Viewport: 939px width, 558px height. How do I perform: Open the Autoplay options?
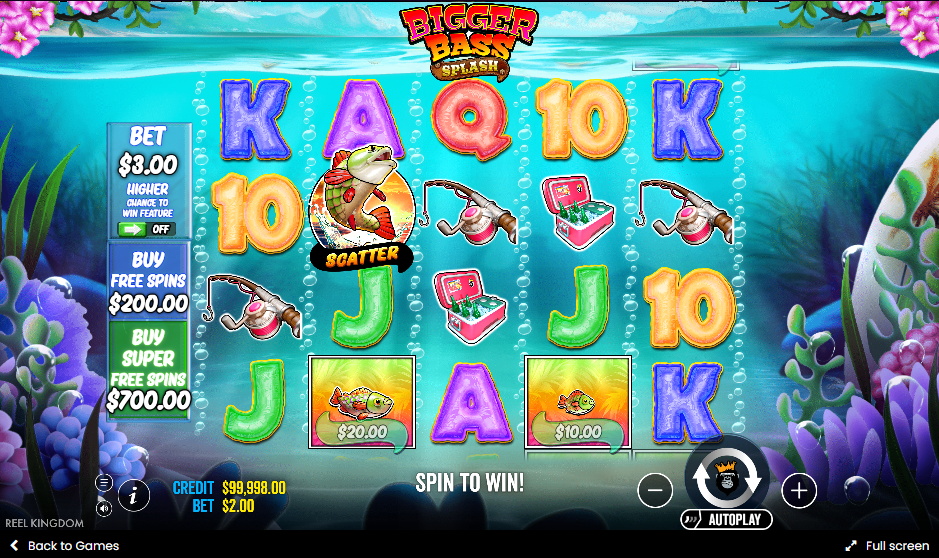tap(727, 520)
